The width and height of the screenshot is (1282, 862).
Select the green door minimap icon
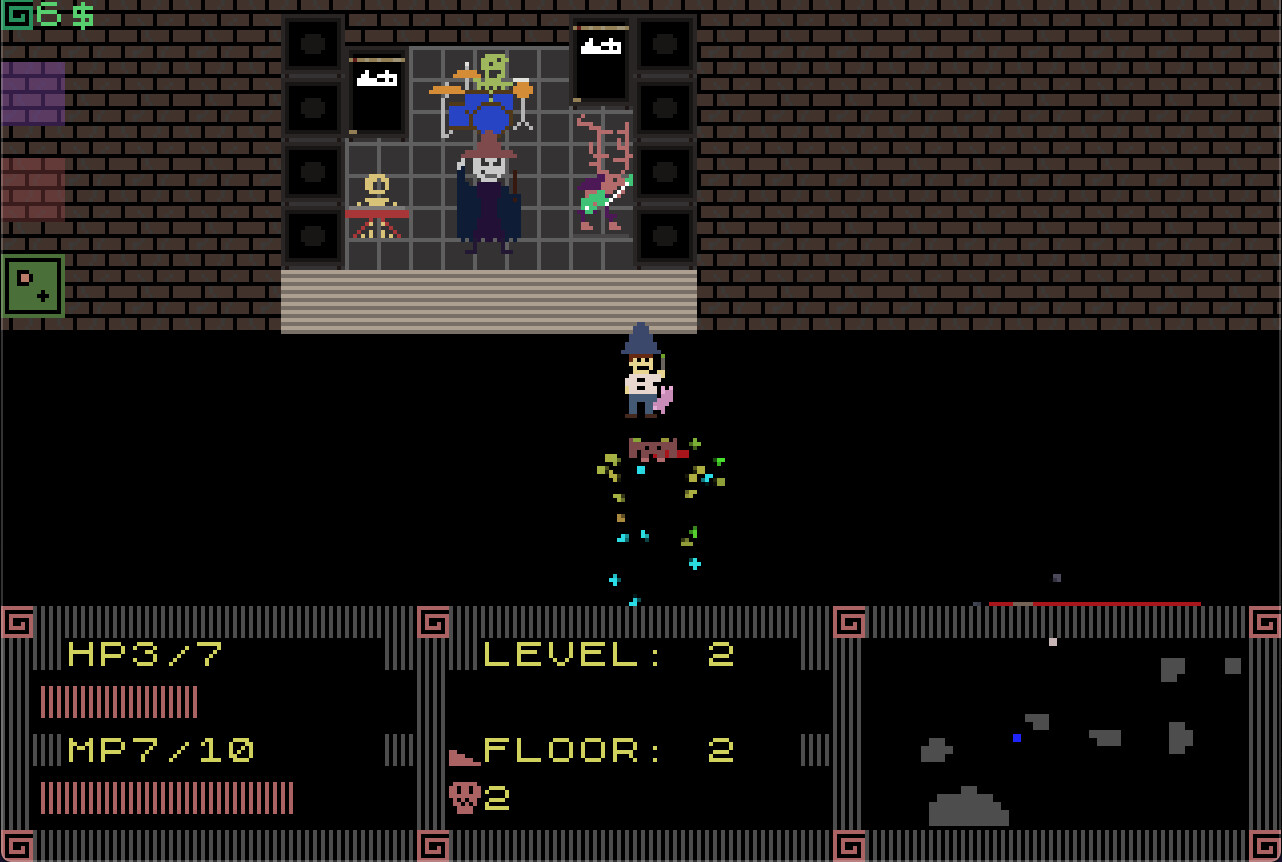point(33,284)
